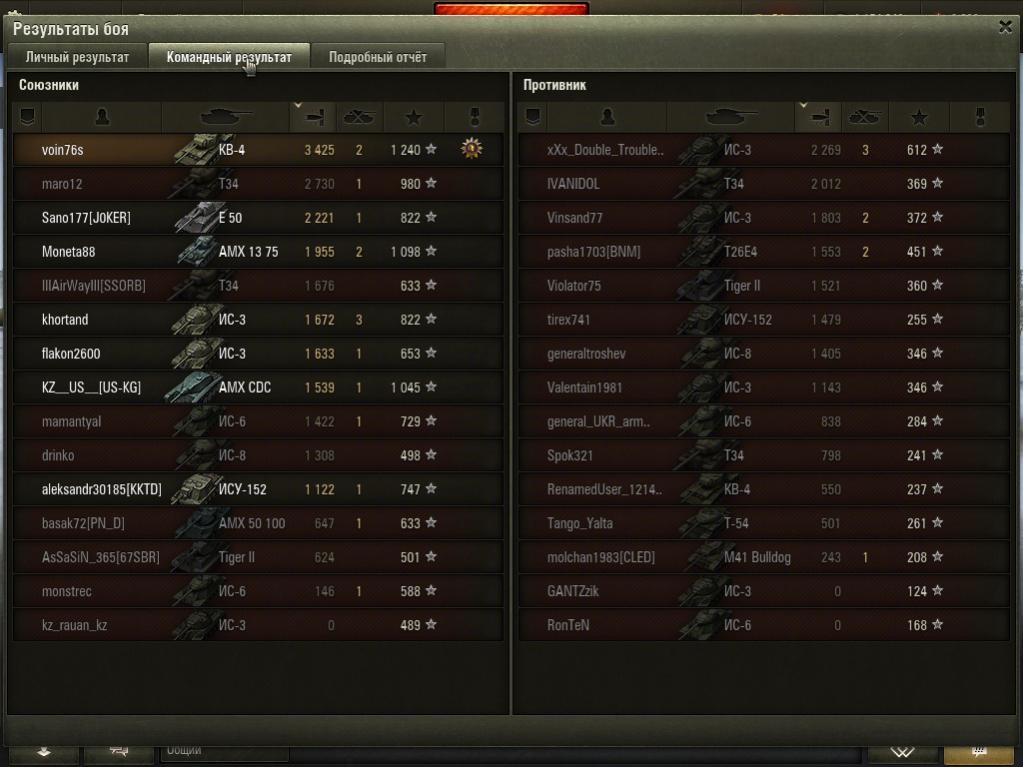This screenshot has height=767, width=1023.
Task: Sort enemies by kills column header
Action: pyautogui.click(x=864, y=117)
